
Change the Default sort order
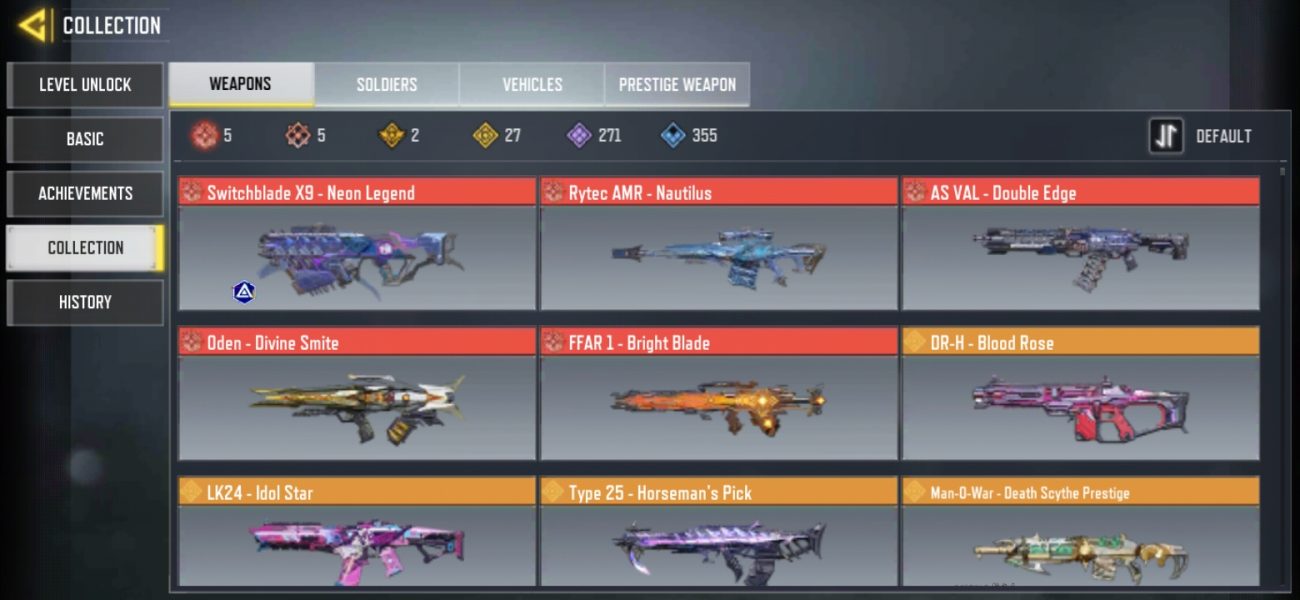pos(1201,136)
